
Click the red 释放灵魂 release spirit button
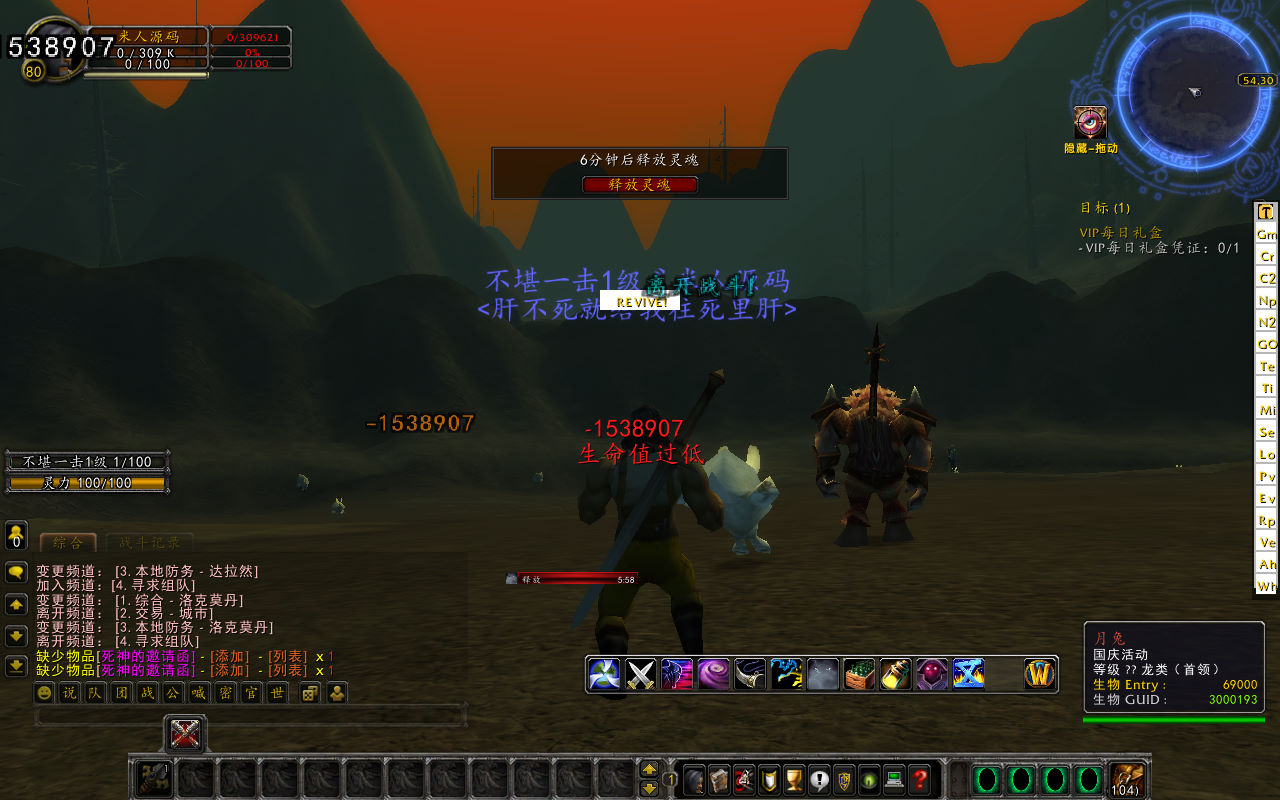click(x=640, y=185)
